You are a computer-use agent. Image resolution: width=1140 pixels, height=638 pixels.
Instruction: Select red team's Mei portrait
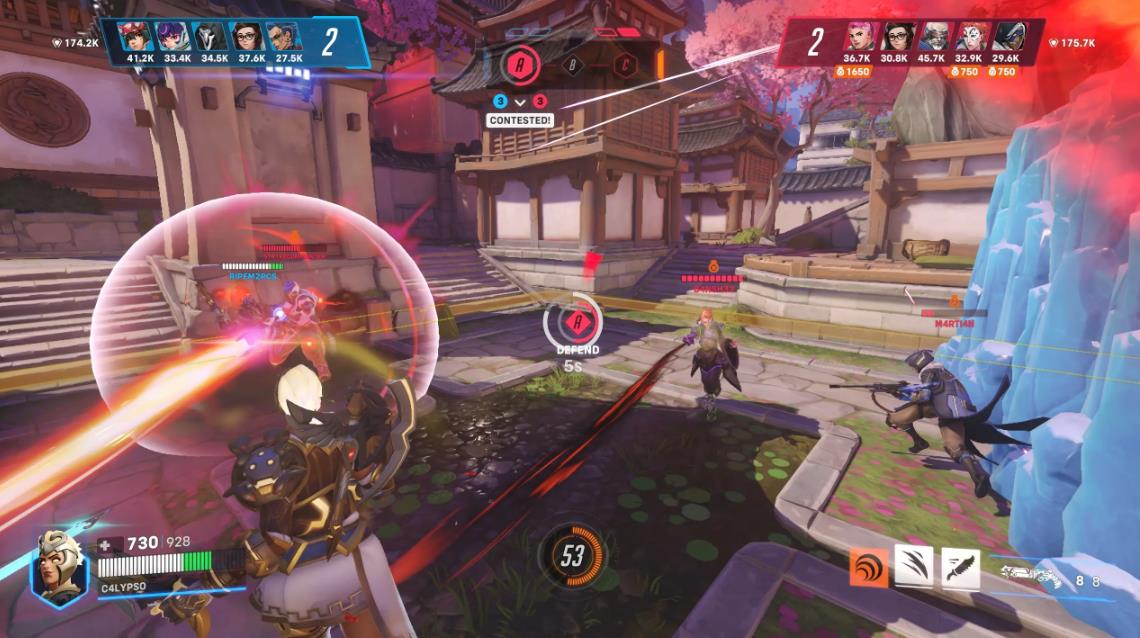895,37
